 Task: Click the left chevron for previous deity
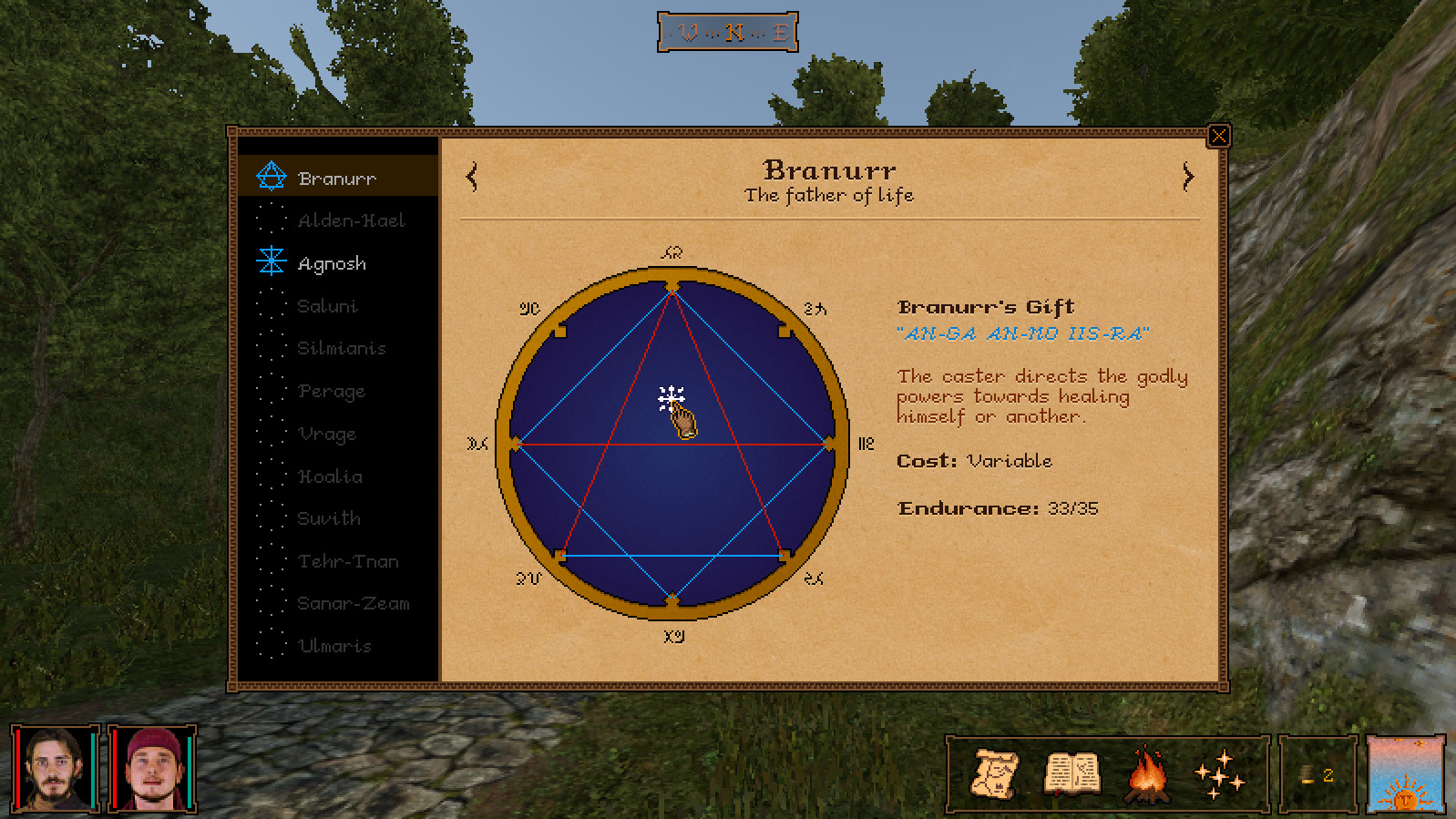click(x=472, y=176)
